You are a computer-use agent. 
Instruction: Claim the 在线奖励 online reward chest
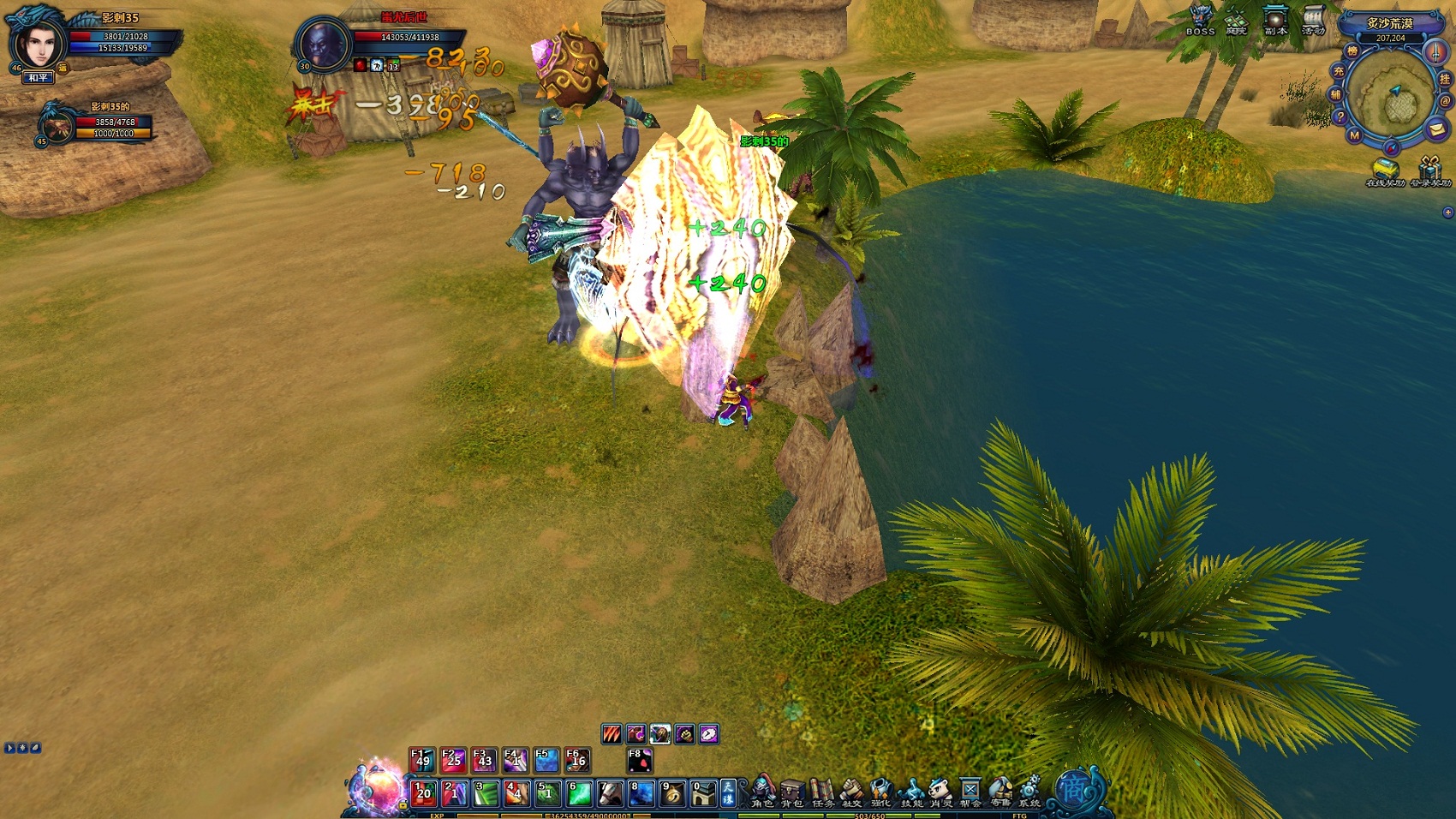pyautogui.click(x=1384, y=170)
